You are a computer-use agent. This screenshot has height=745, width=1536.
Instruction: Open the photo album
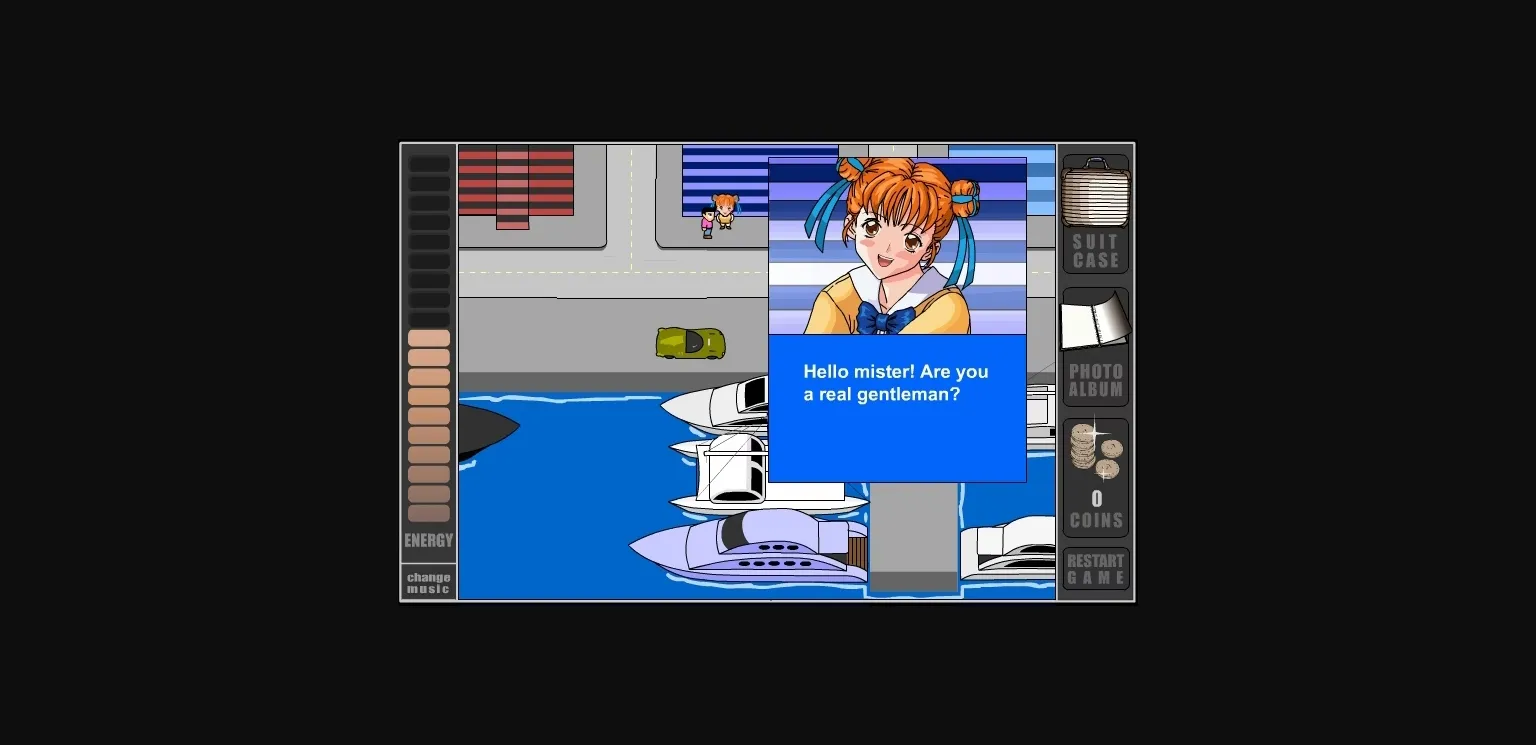(1095, 318)
